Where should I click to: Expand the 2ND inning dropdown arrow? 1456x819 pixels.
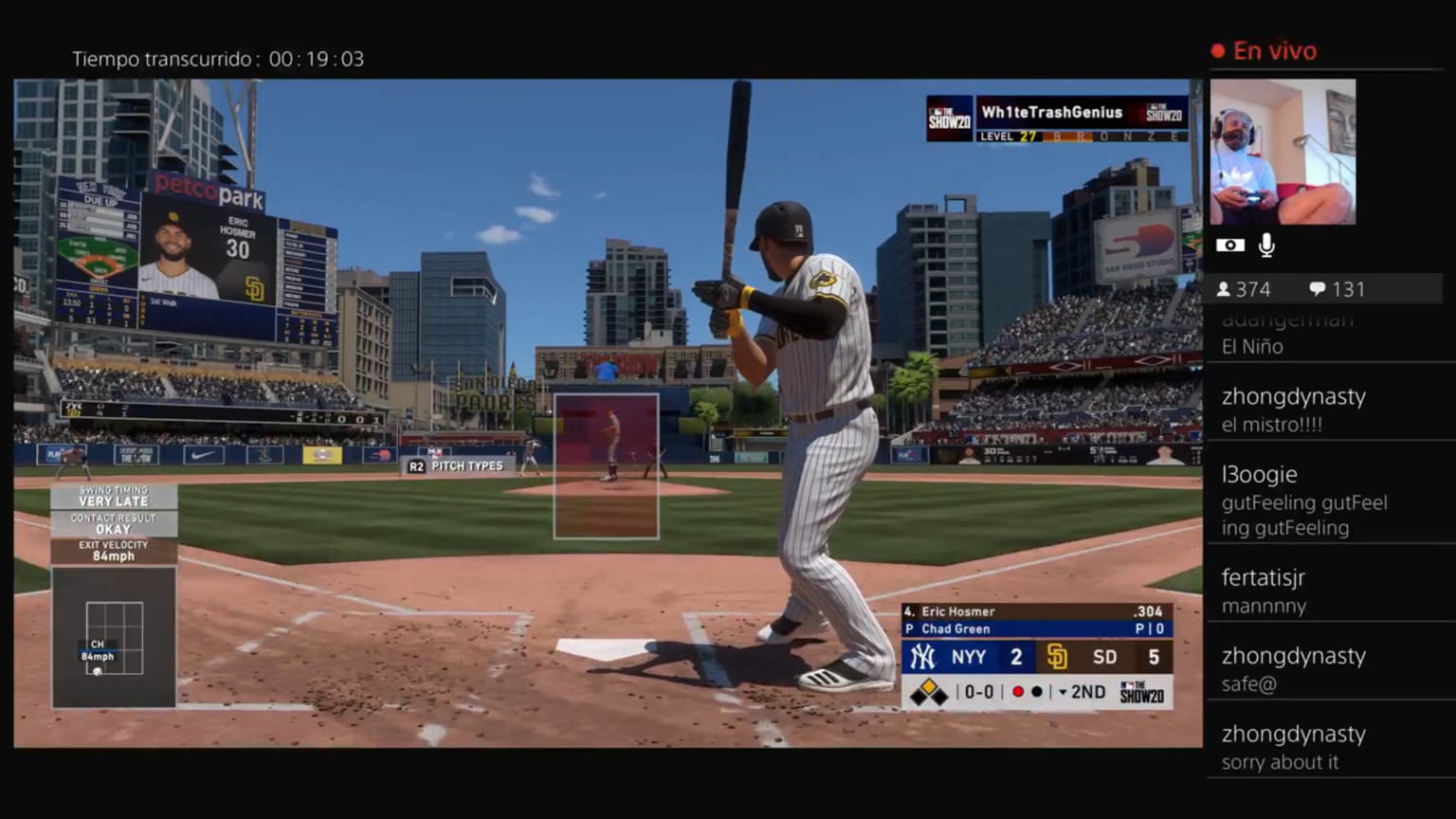pos(1063,692)
